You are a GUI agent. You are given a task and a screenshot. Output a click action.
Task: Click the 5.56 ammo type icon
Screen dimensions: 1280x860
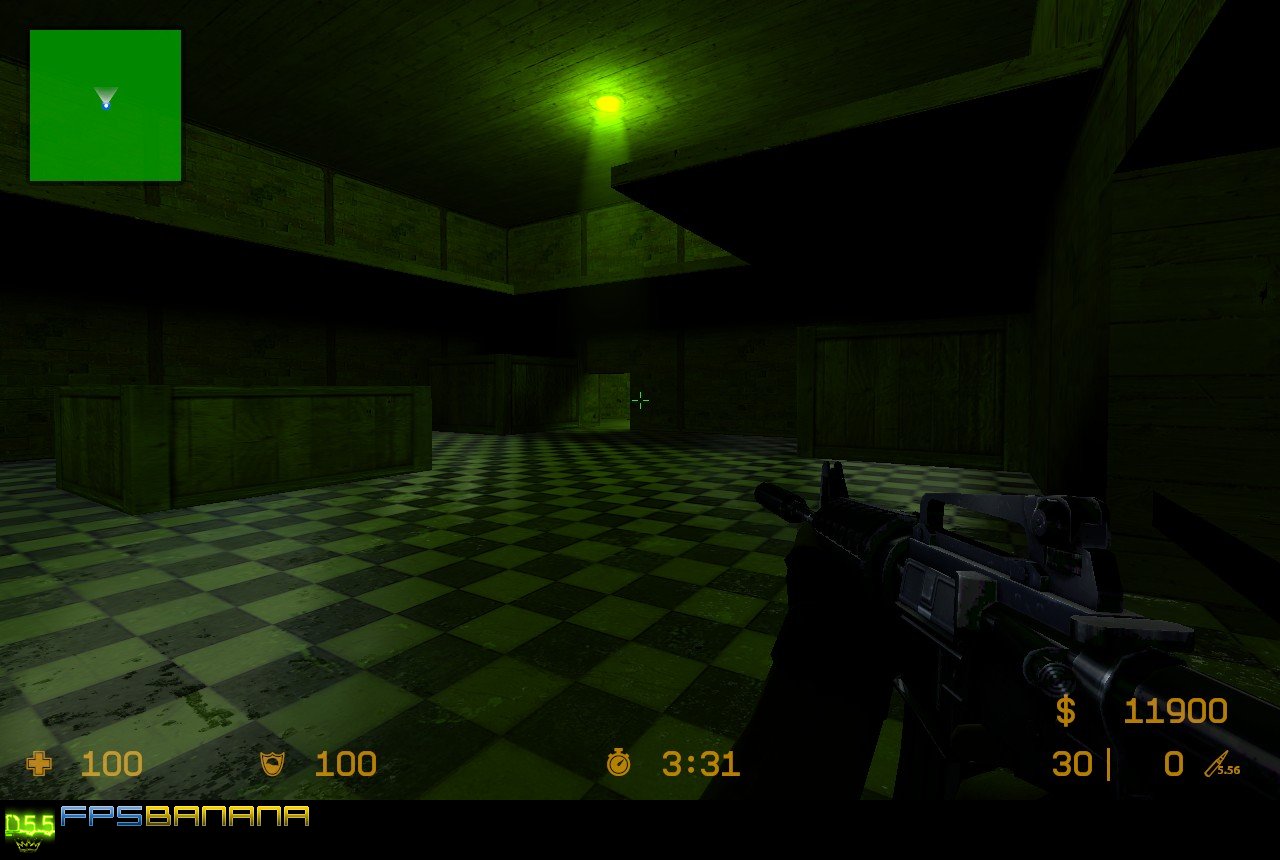coord(1222,766)
